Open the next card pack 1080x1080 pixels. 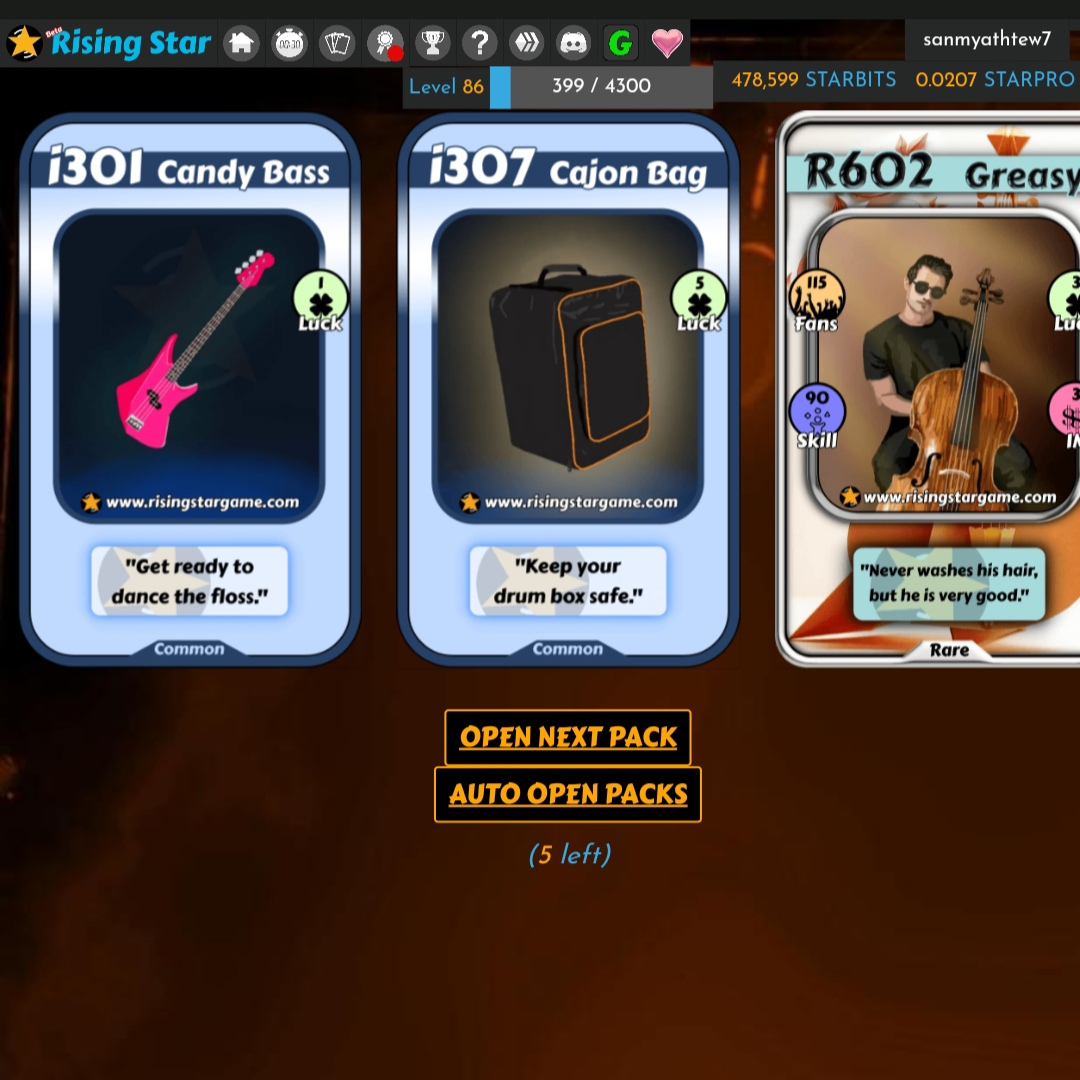click(568, 738)
